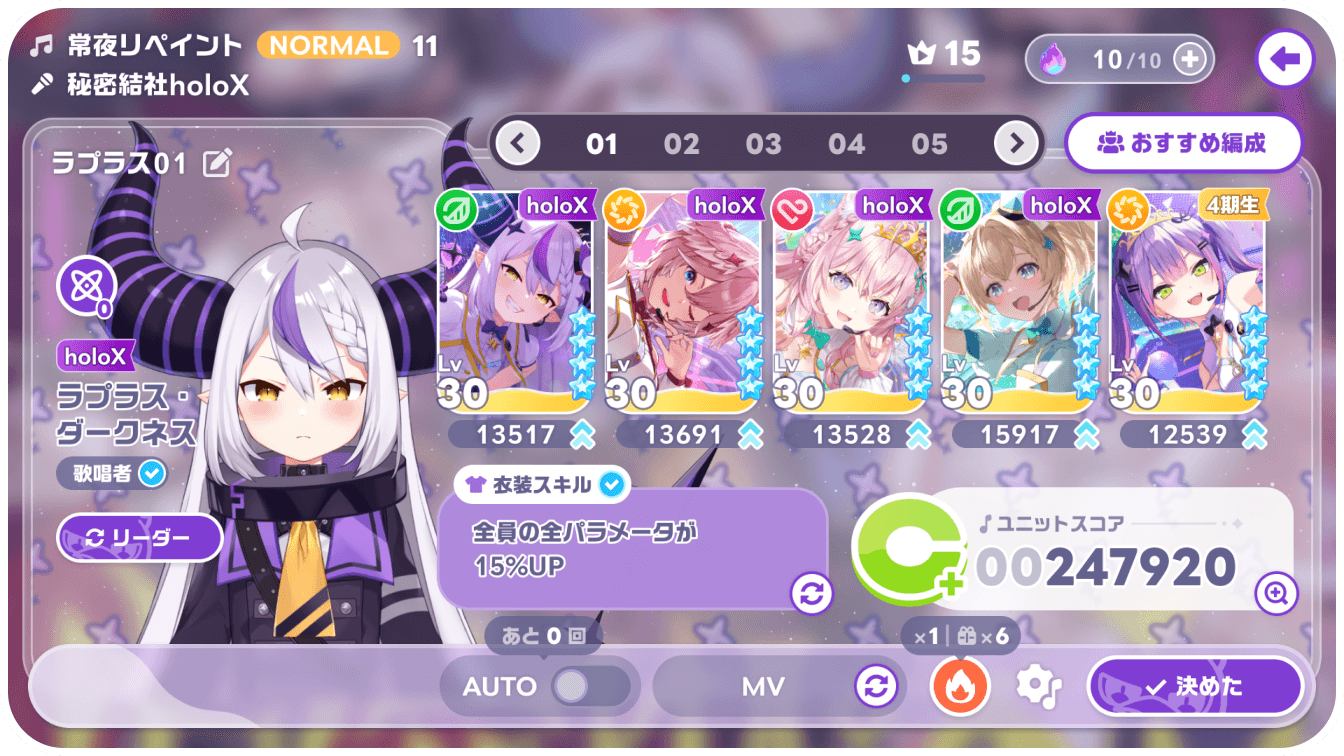
Task: Switch to team tab 03
Action: 765,143
